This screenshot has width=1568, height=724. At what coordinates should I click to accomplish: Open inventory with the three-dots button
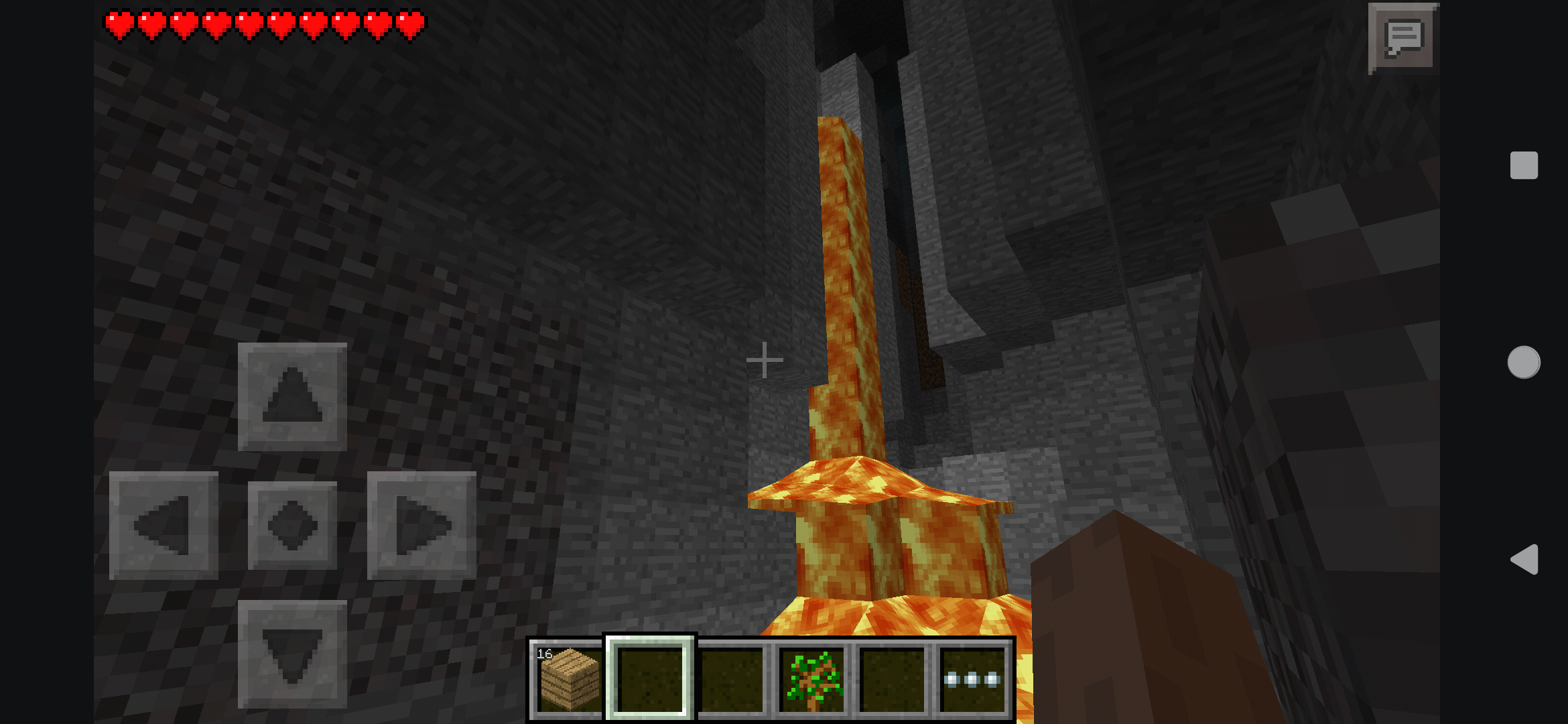tap(972, 678)
